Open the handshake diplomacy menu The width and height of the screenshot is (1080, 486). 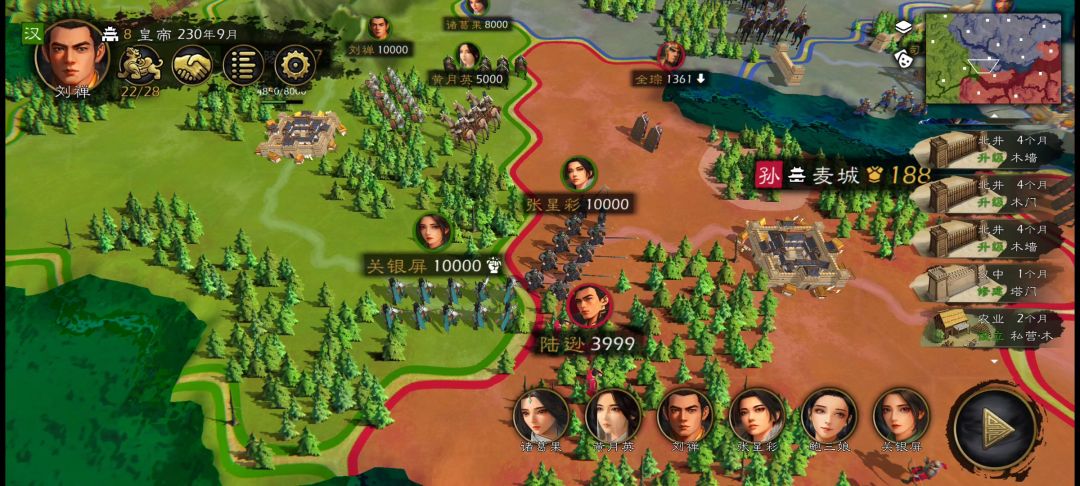coord(192,66)
